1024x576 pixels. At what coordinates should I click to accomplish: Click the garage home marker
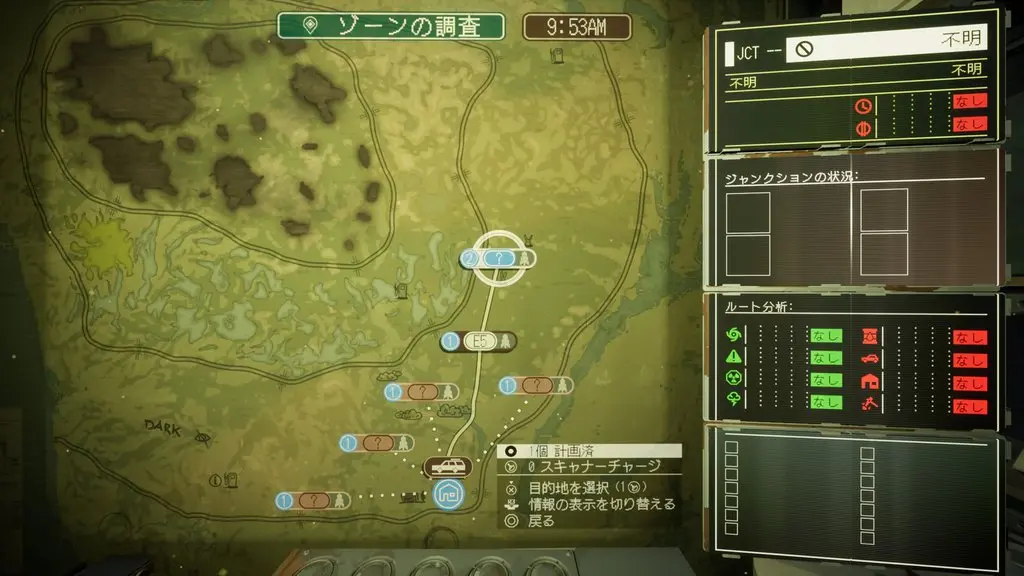447,493
